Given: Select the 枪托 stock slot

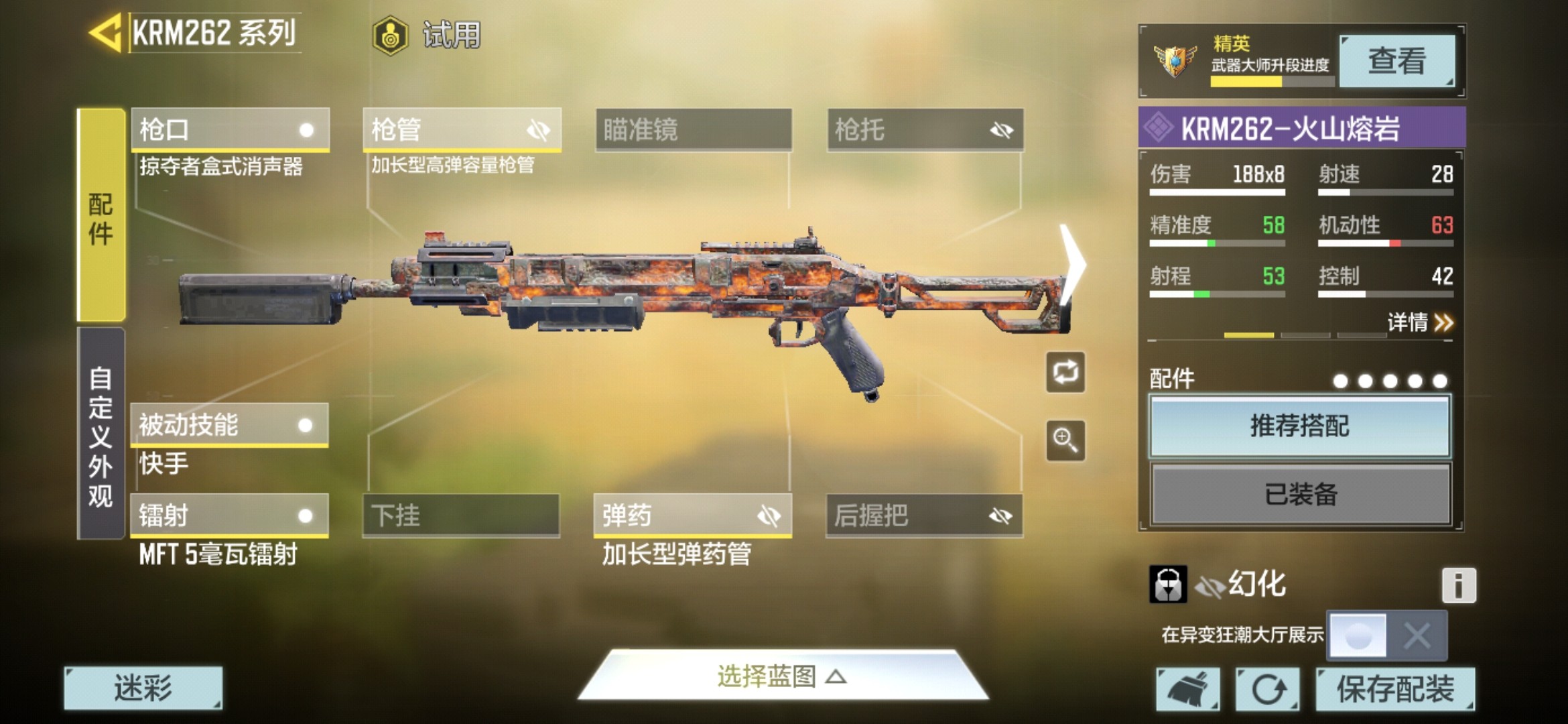Looking at the screenshot, I should 925,129.
